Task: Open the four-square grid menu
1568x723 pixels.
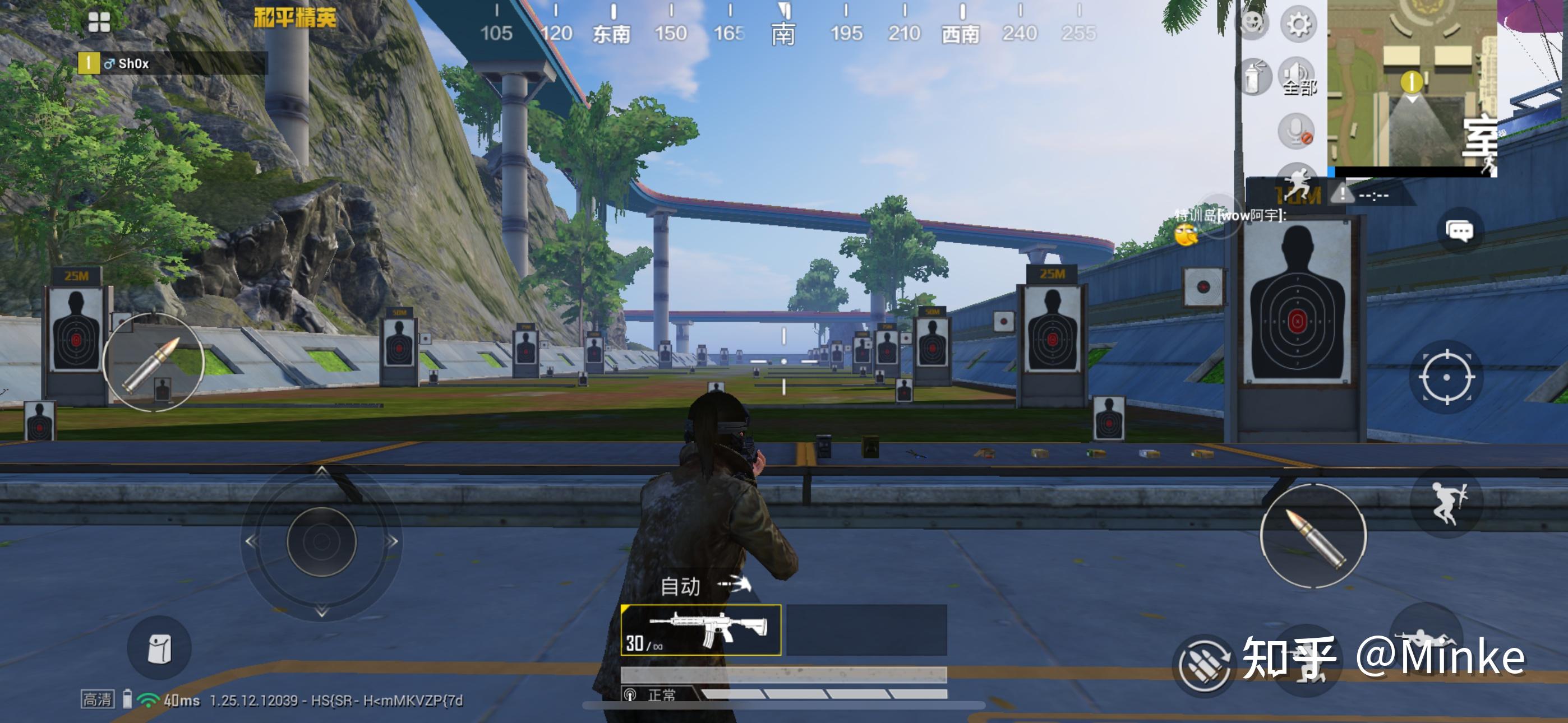Action: click(99, 22)
